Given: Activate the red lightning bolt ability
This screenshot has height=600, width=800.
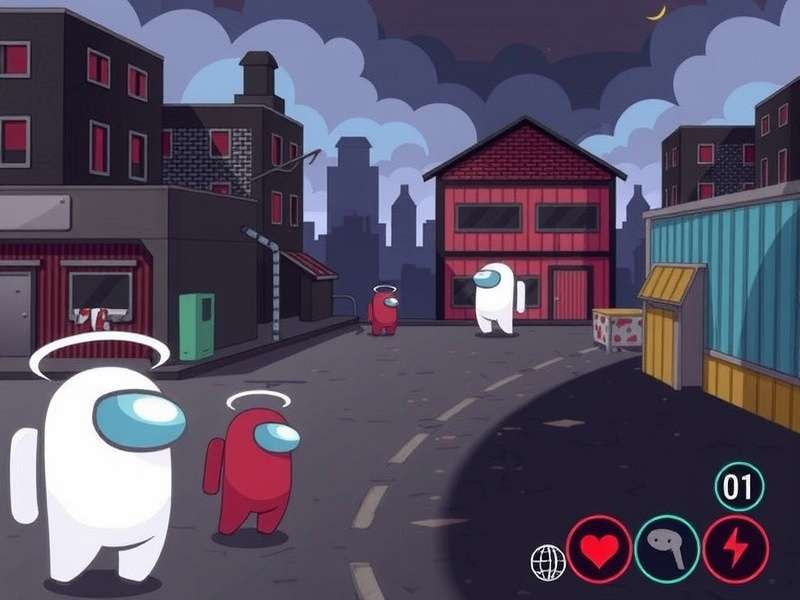Looking at the screenshot, I should tap(735, 549).
